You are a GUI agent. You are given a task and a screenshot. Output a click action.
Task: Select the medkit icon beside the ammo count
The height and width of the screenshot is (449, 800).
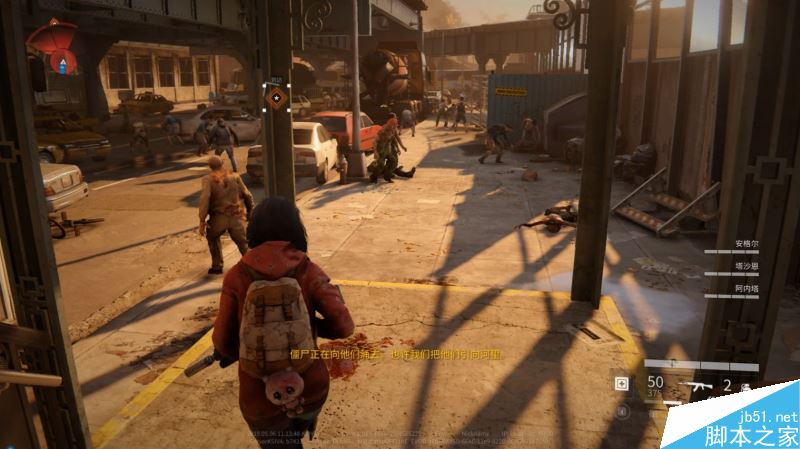tap(622, 383)
